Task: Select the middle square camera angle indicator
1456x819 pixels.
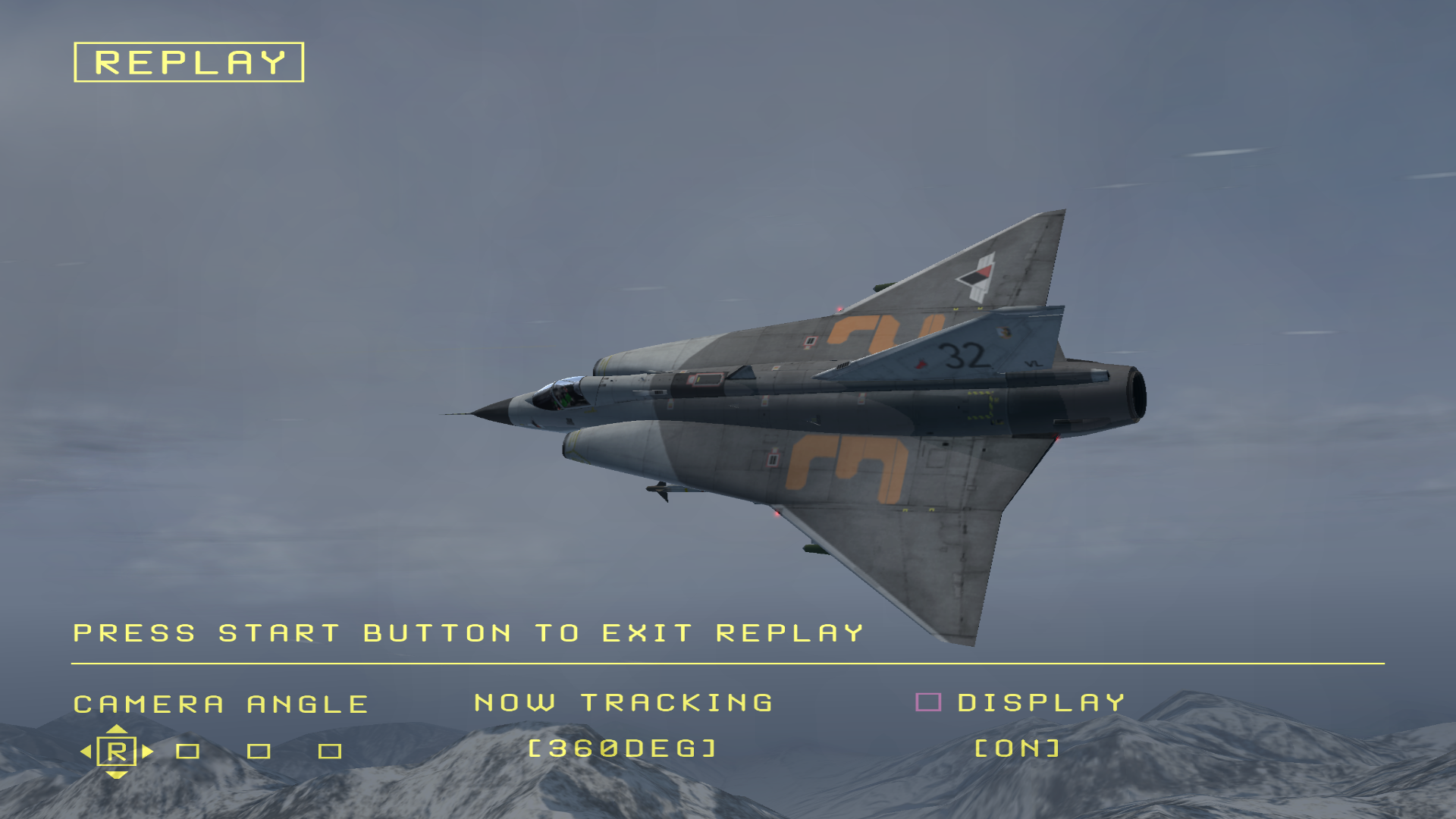Action: click(x=259, y=751)
